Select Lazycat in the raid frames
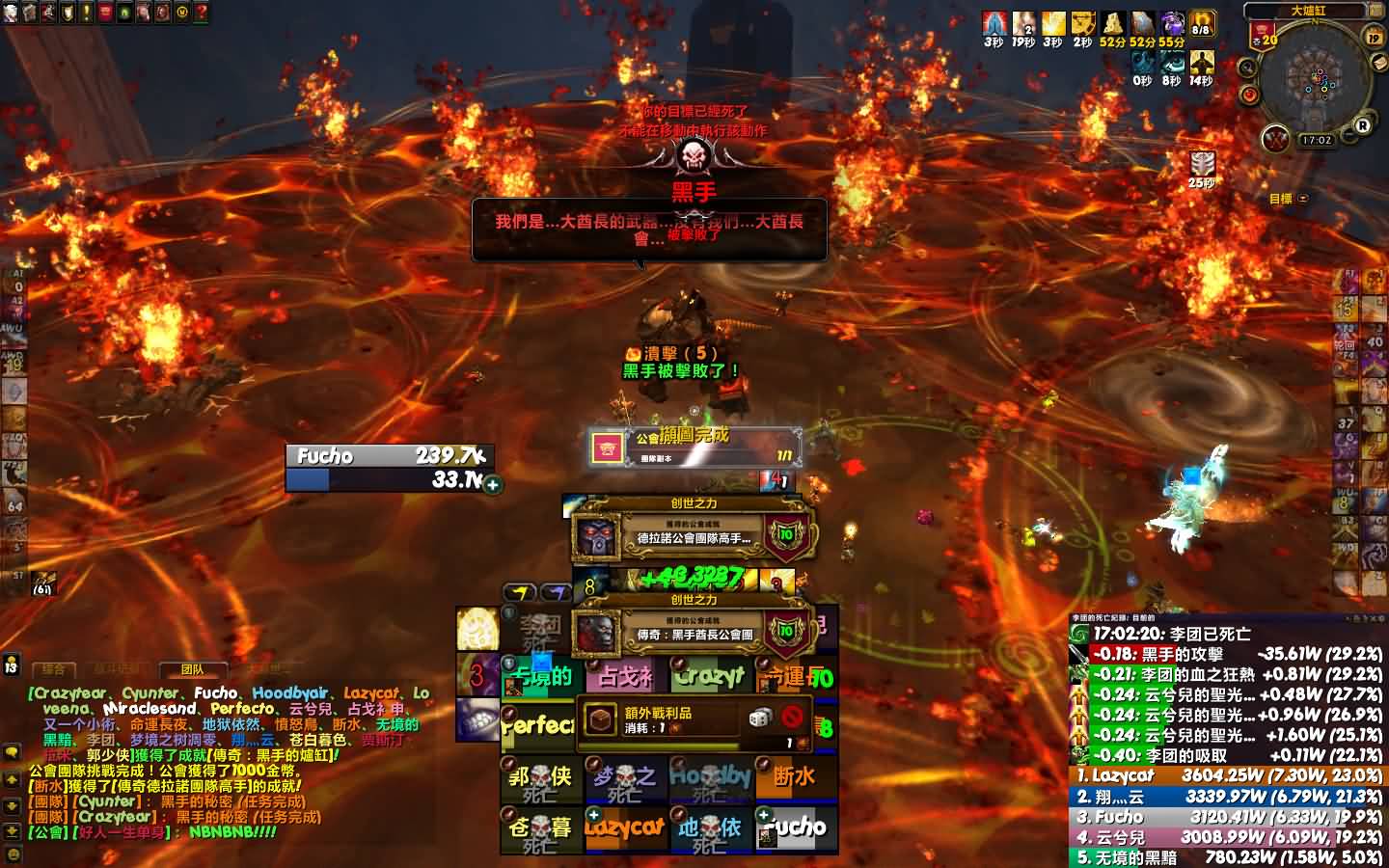Viewport: 1389px width, 868px height. click(x=624, y=828)
